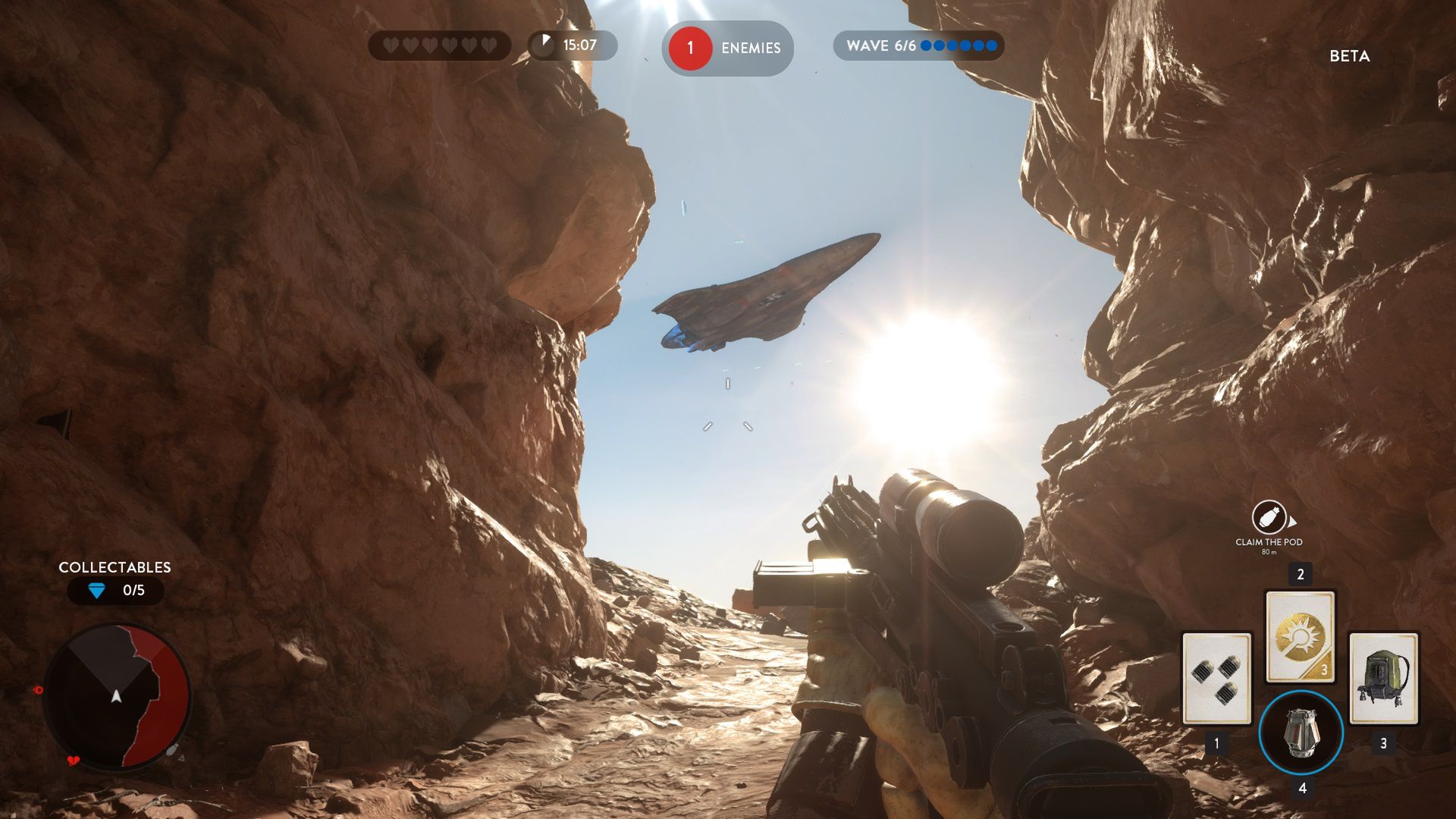The height and width of the screenshot is (819, 1456).
Task: Click the circular radar minimap
Action: click(x=116, y=696)
